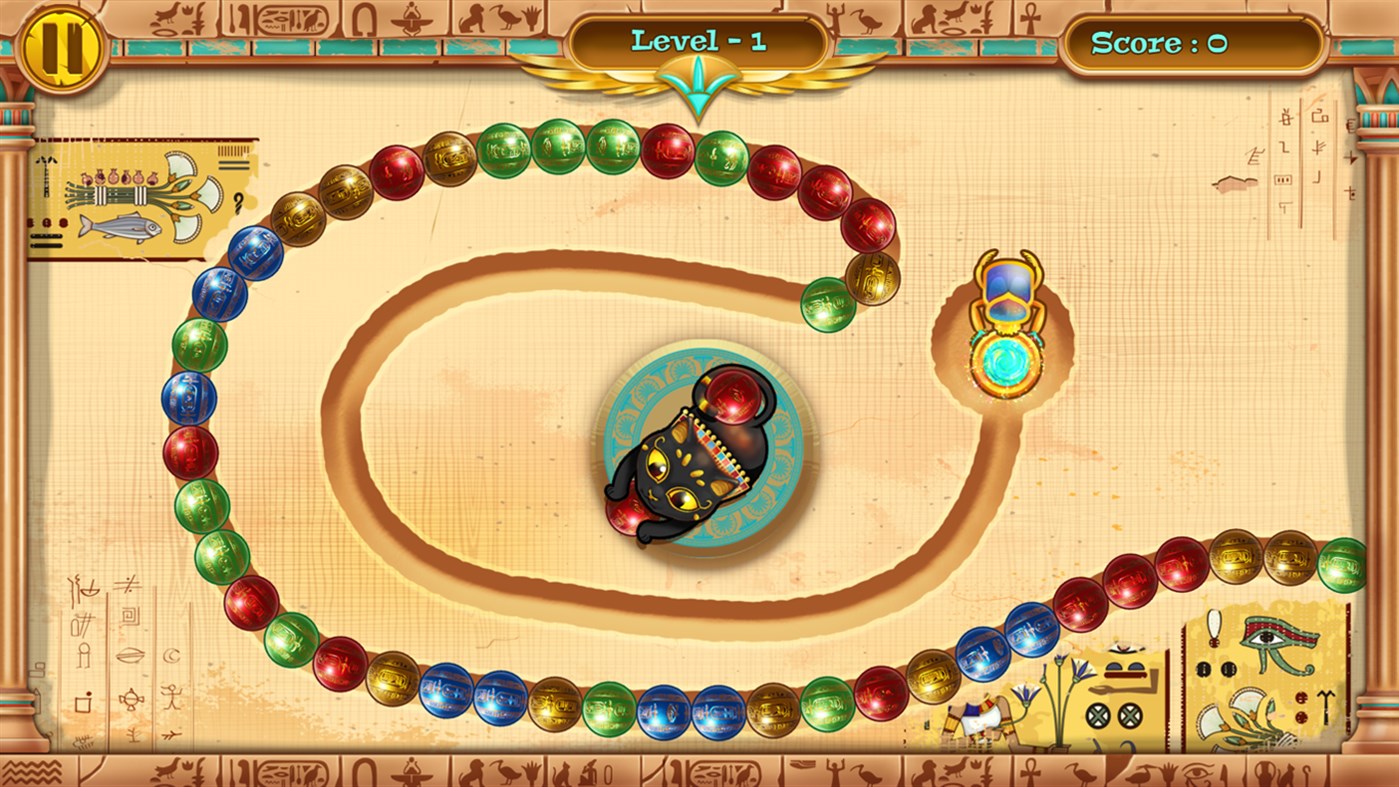Click the ankh symbol on the top border
Viewport: 1399px width, 787px height.
[1029, 17]
